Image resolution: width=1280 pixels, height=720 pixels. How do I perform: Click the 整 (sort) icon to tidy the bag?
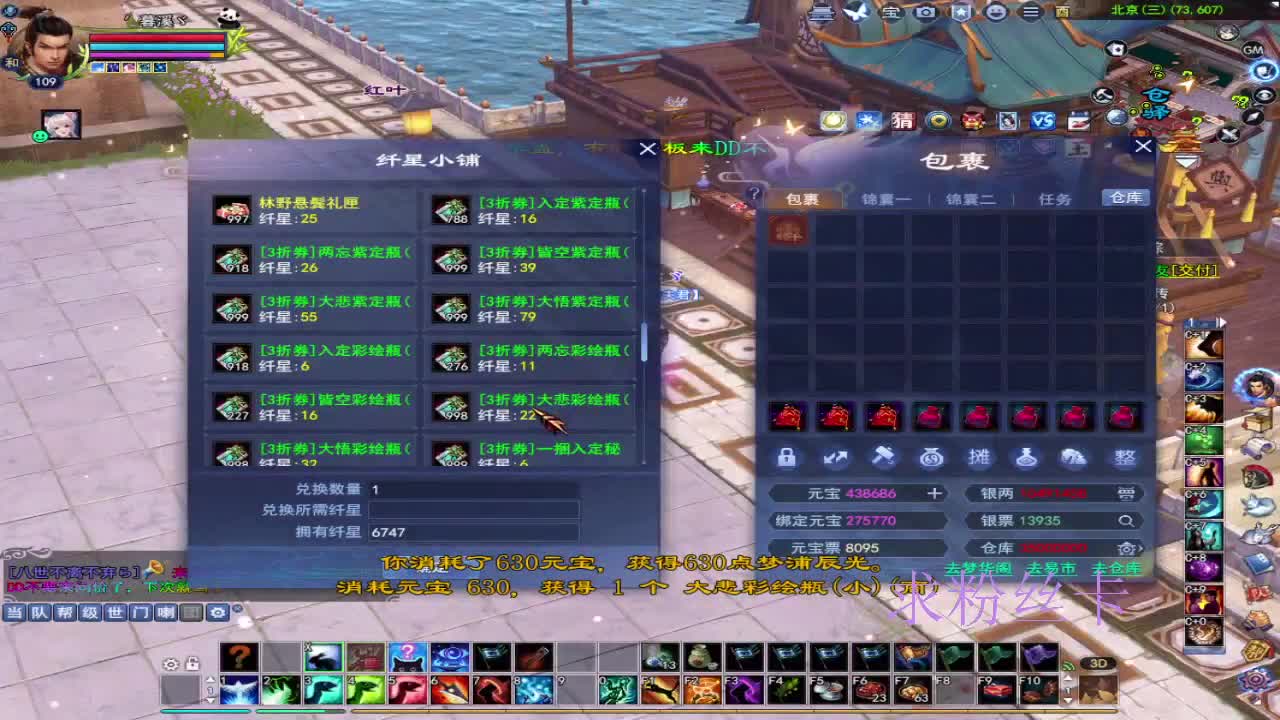click(1123, 457)
